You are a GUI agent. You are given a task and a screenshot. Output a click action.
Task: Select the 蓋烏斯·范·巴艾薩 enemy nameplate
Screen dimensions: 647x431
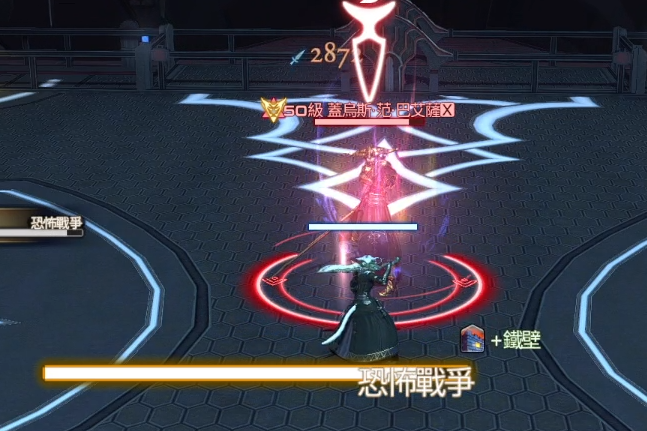coord(369,111)
